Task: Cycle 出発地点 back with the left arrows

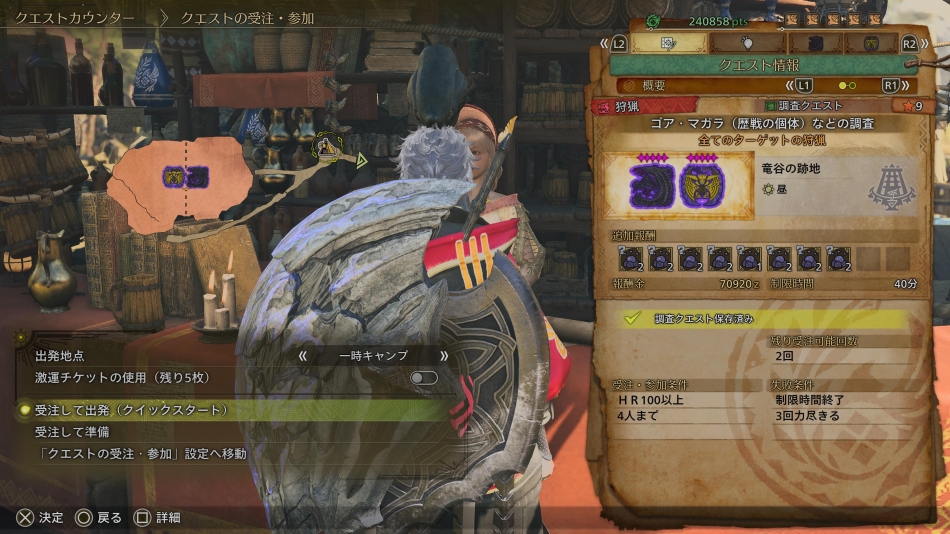Action: [302, 356]
